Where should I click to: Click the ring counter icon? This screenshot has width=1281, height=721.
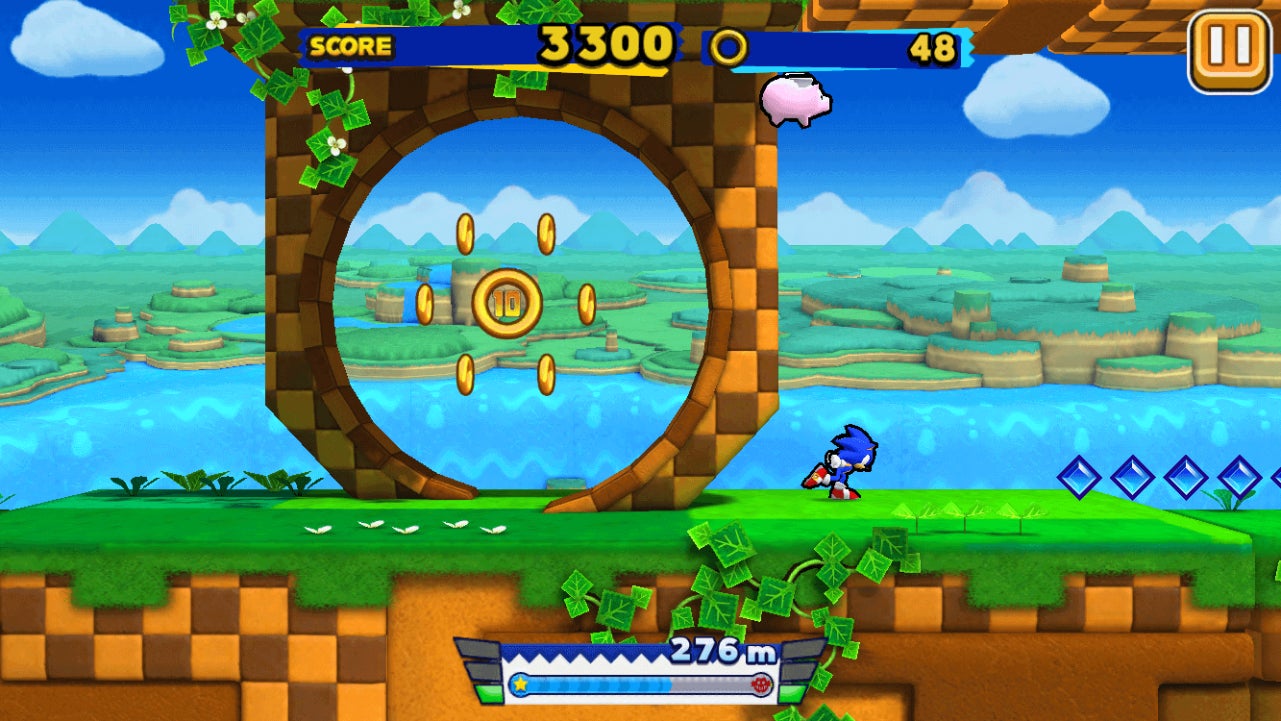click(x=730, y=44)
